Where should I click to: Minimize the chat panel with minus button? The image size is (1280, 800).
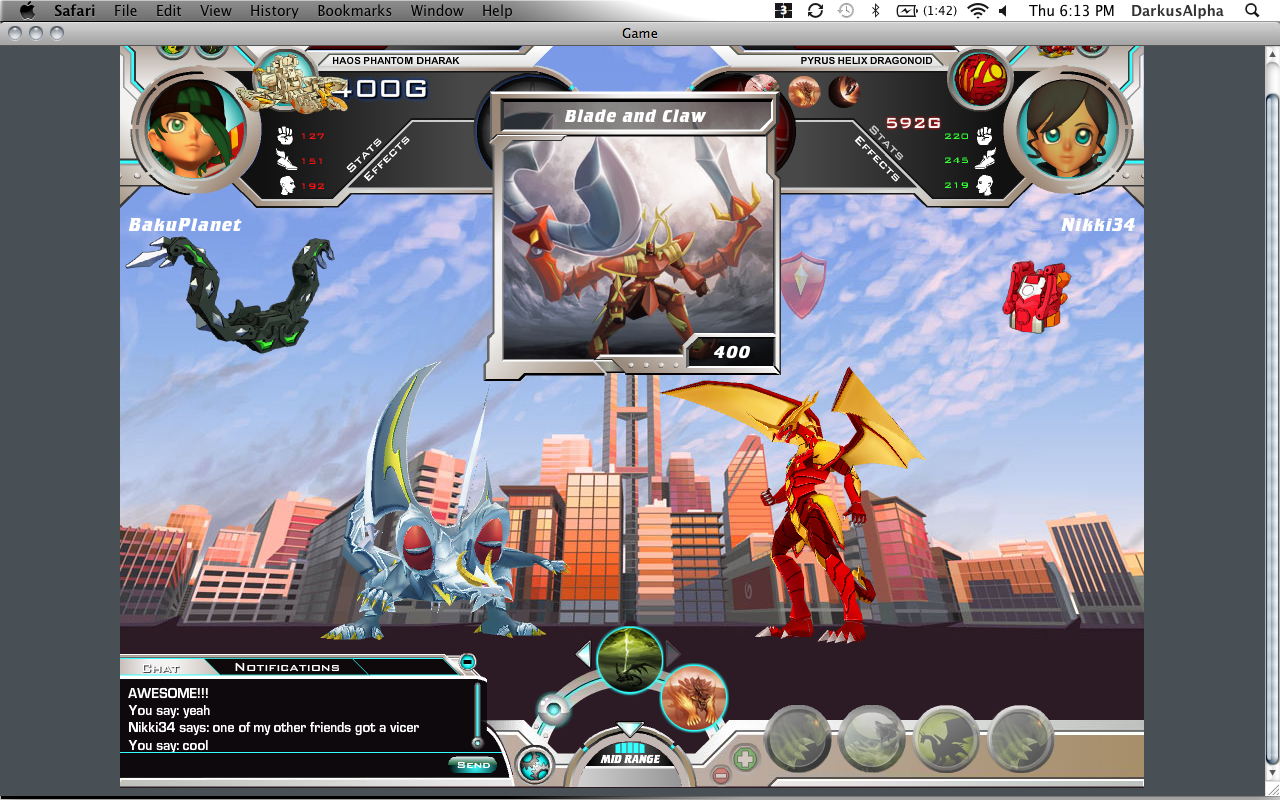[x=467, y=662]
